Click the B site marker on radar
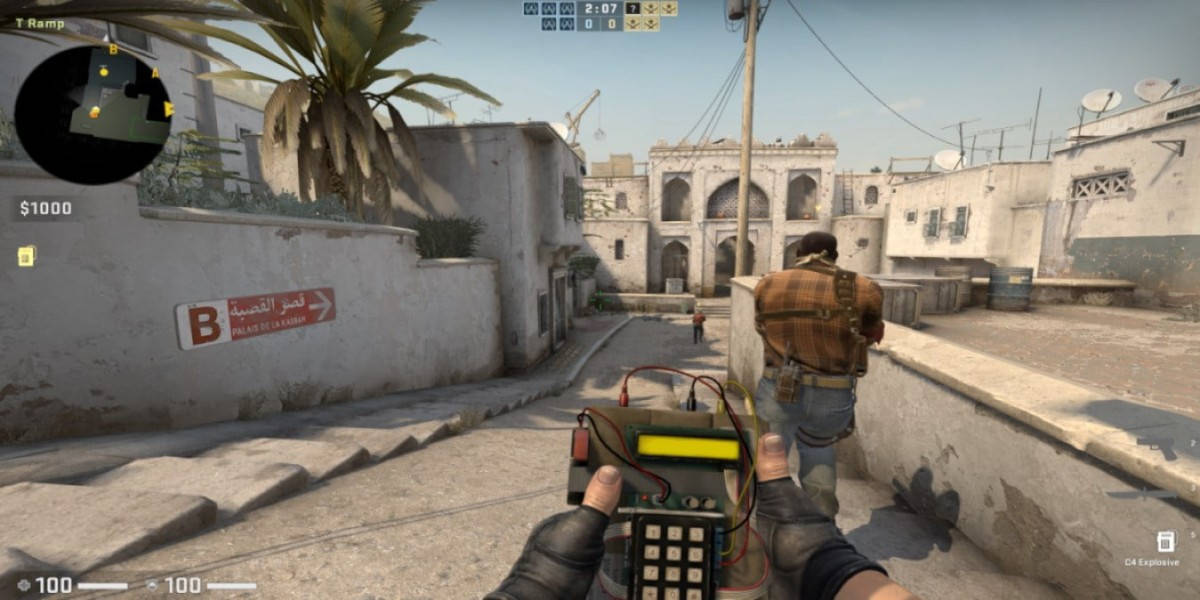 point(113,50)
